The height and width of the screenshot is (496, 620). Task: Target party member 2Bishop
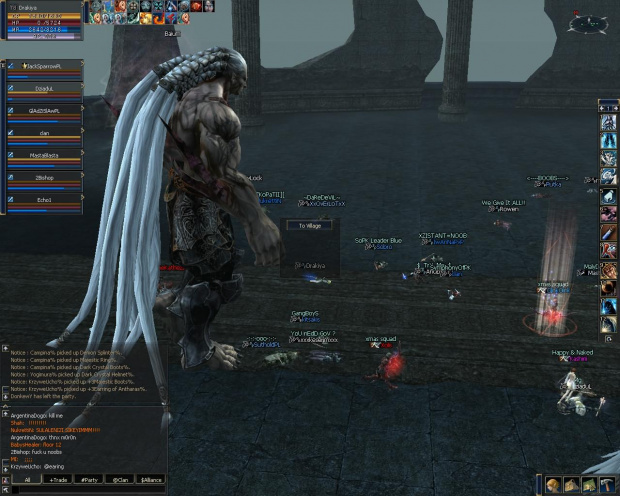43,178
